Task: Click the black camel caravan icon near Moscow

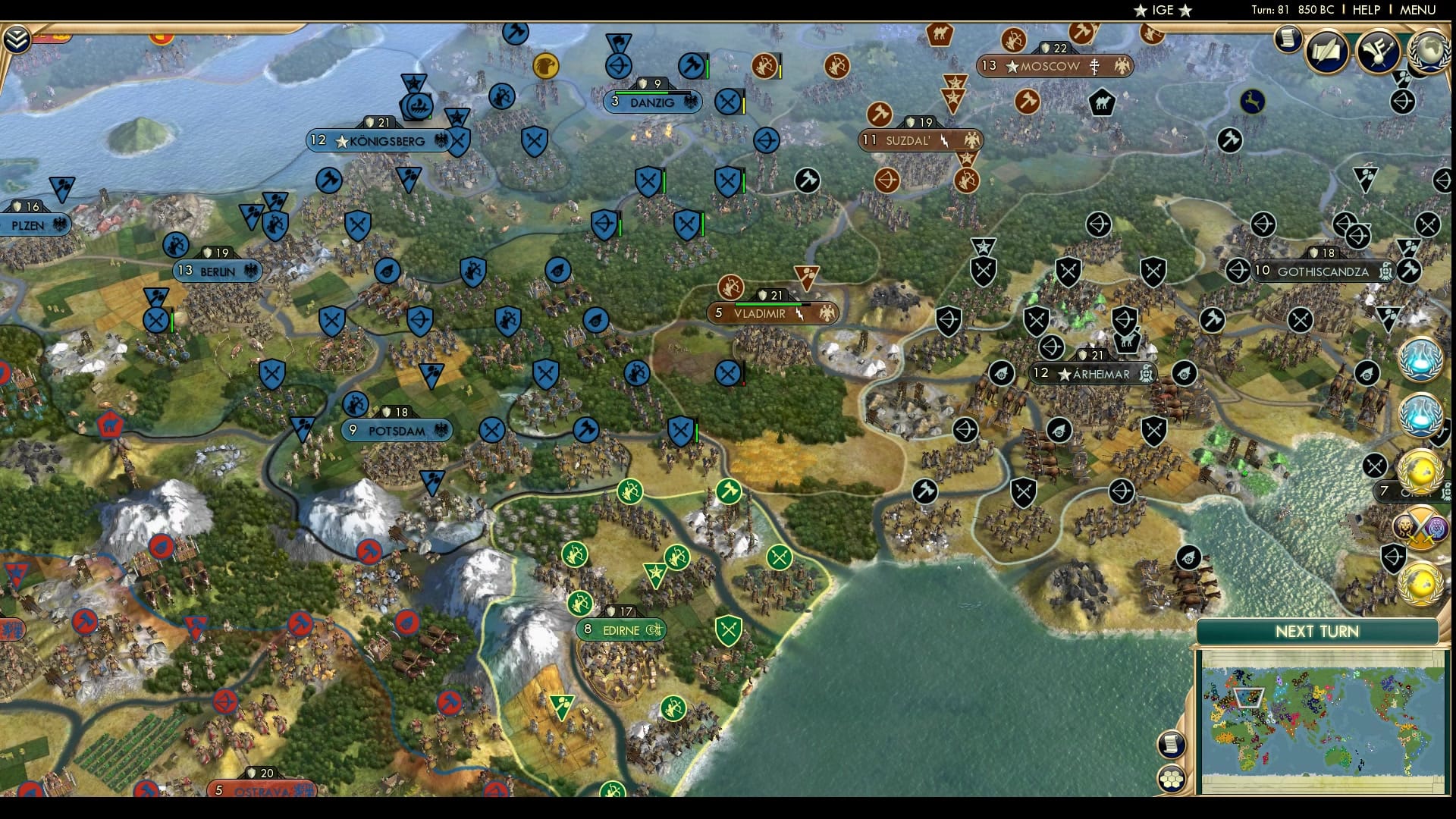Action: tap(1101, 103)
